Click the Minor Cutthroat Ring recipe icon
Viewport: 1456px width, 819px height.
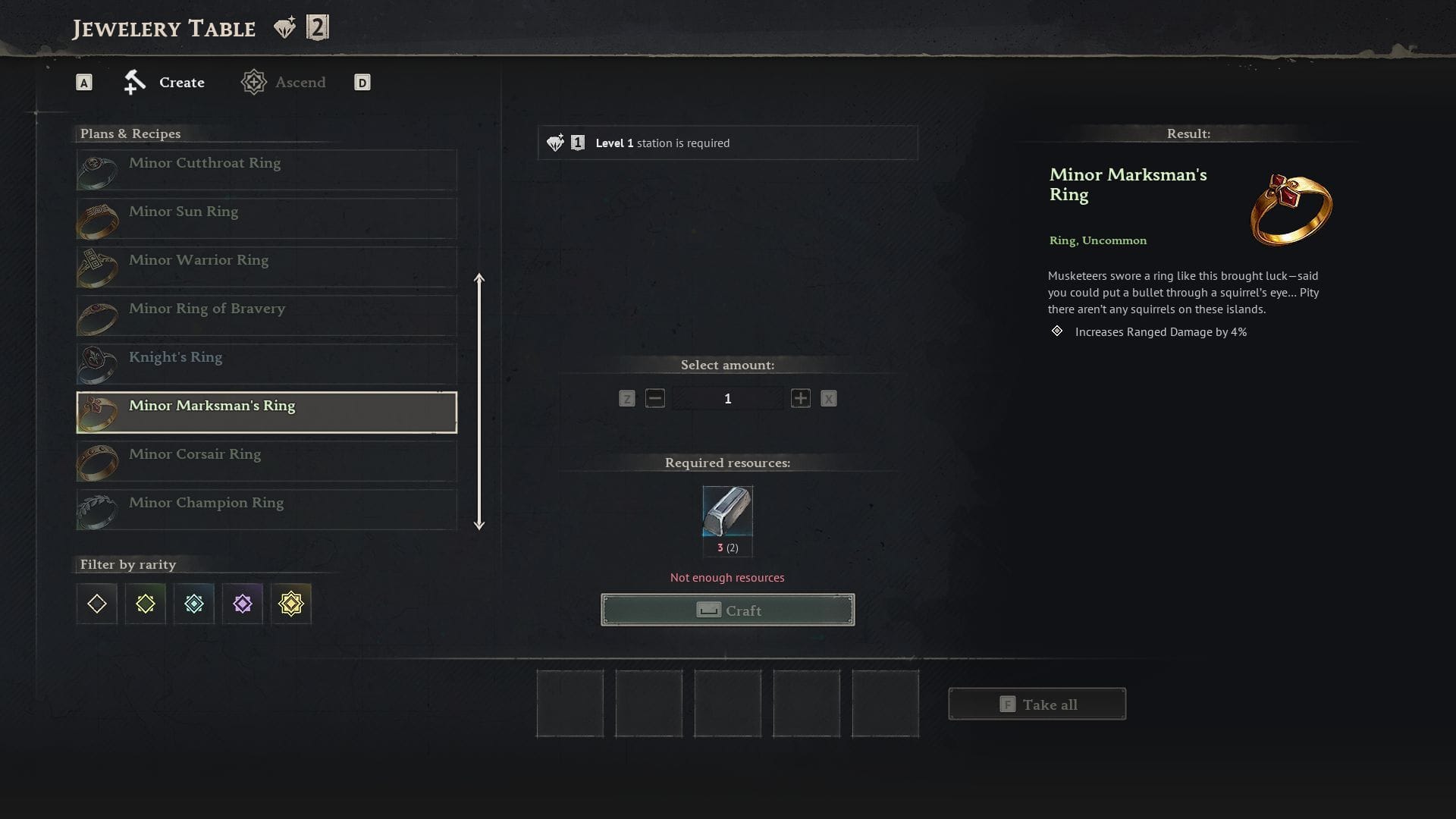point(97,170)
